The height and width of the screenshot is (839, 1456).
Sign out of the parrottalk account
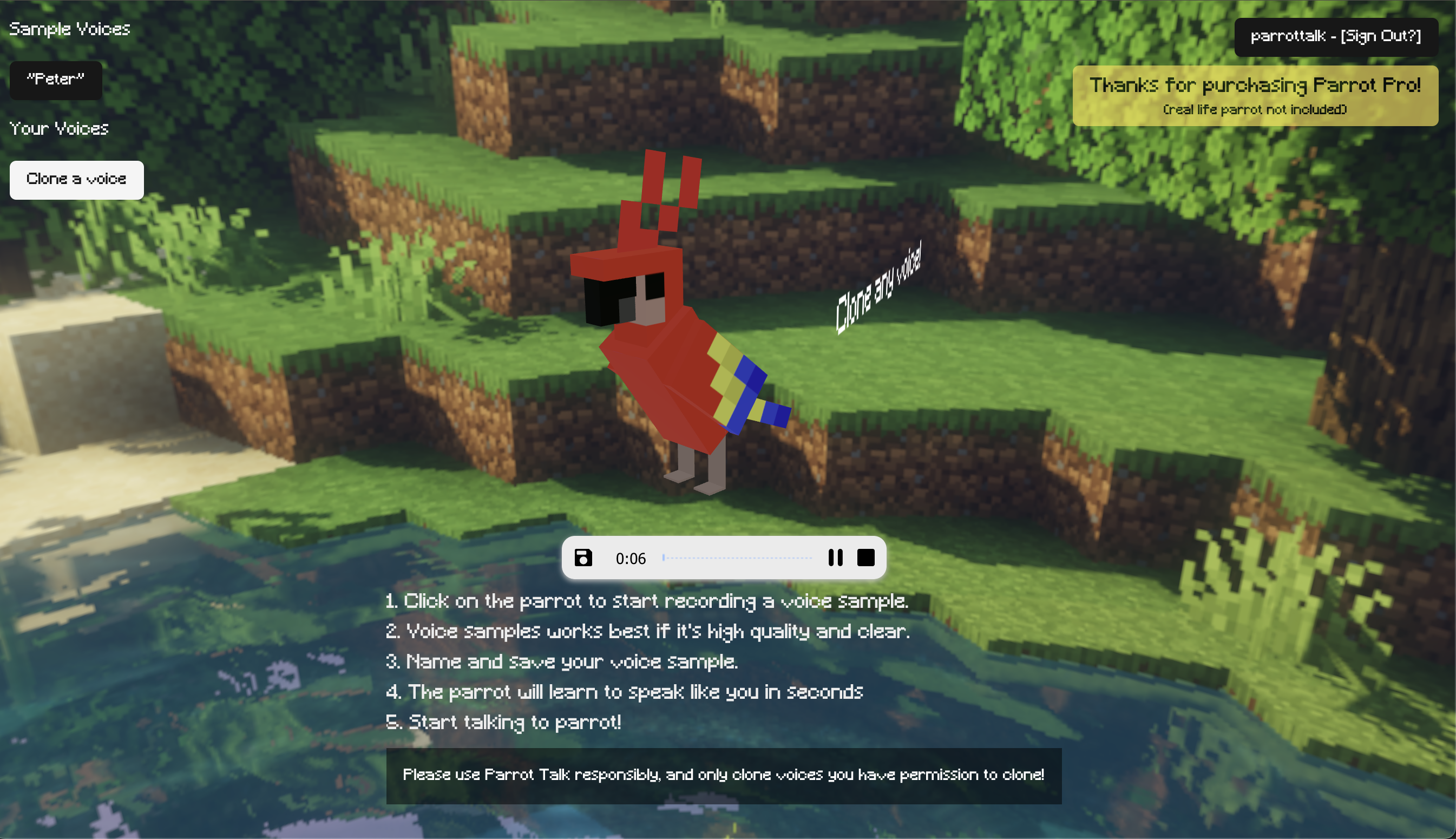[x=1380, y=36]
